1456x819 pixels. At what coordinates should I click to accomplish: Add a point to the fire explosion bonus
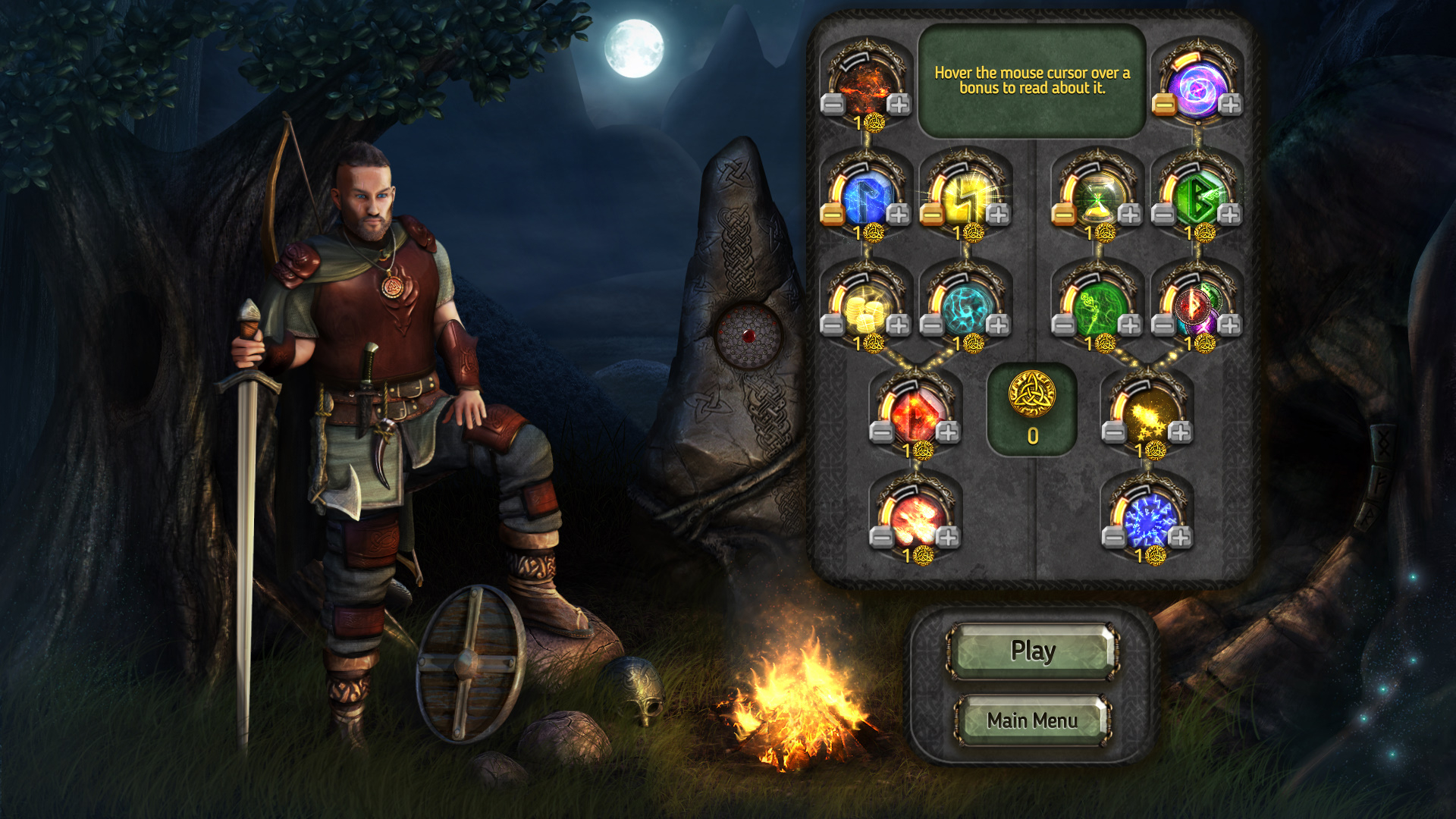(948, 538)
